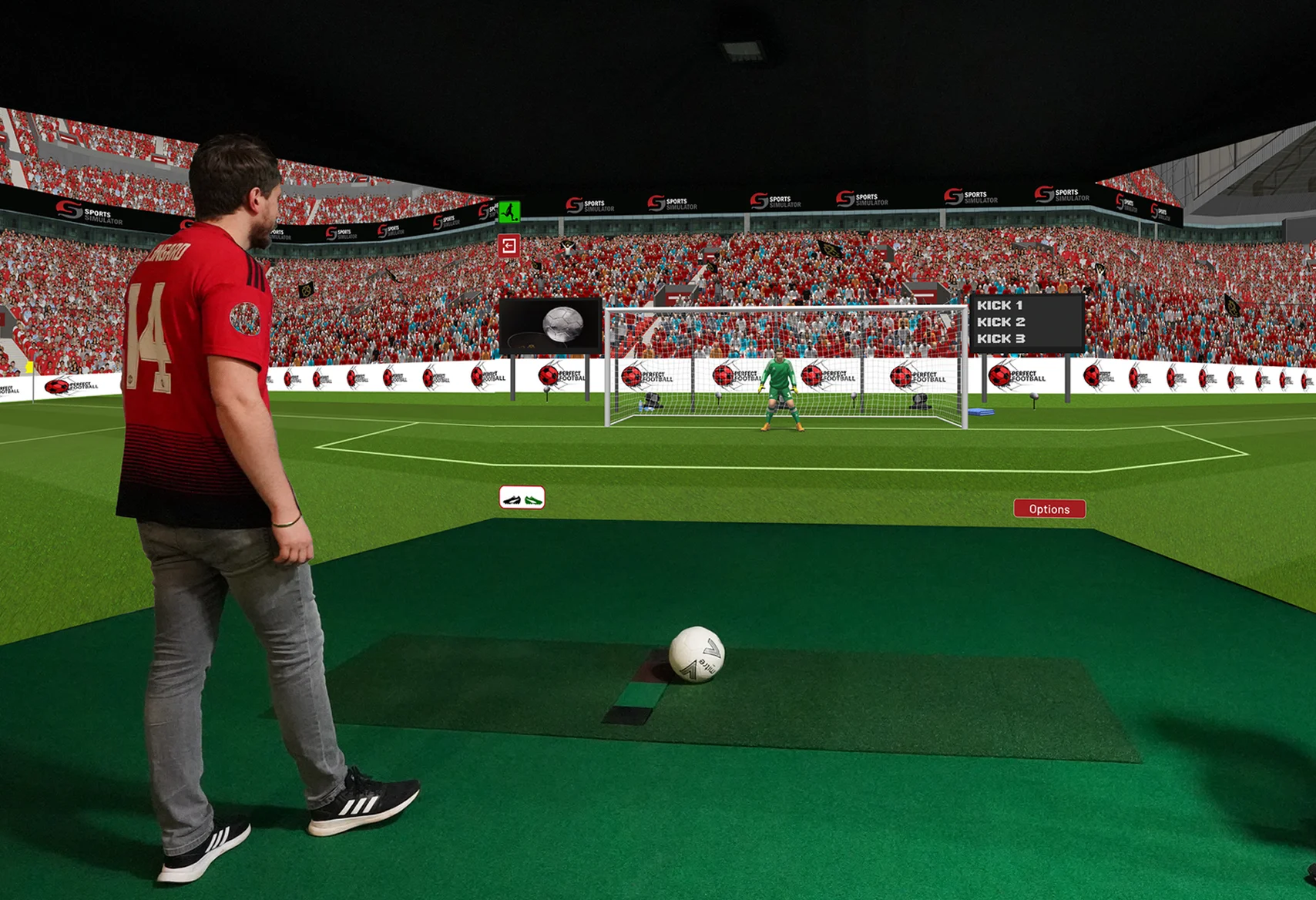Toggle left-foot kicking with the black boot
This screenshot has width=1316, height=900.
(512, 499)
